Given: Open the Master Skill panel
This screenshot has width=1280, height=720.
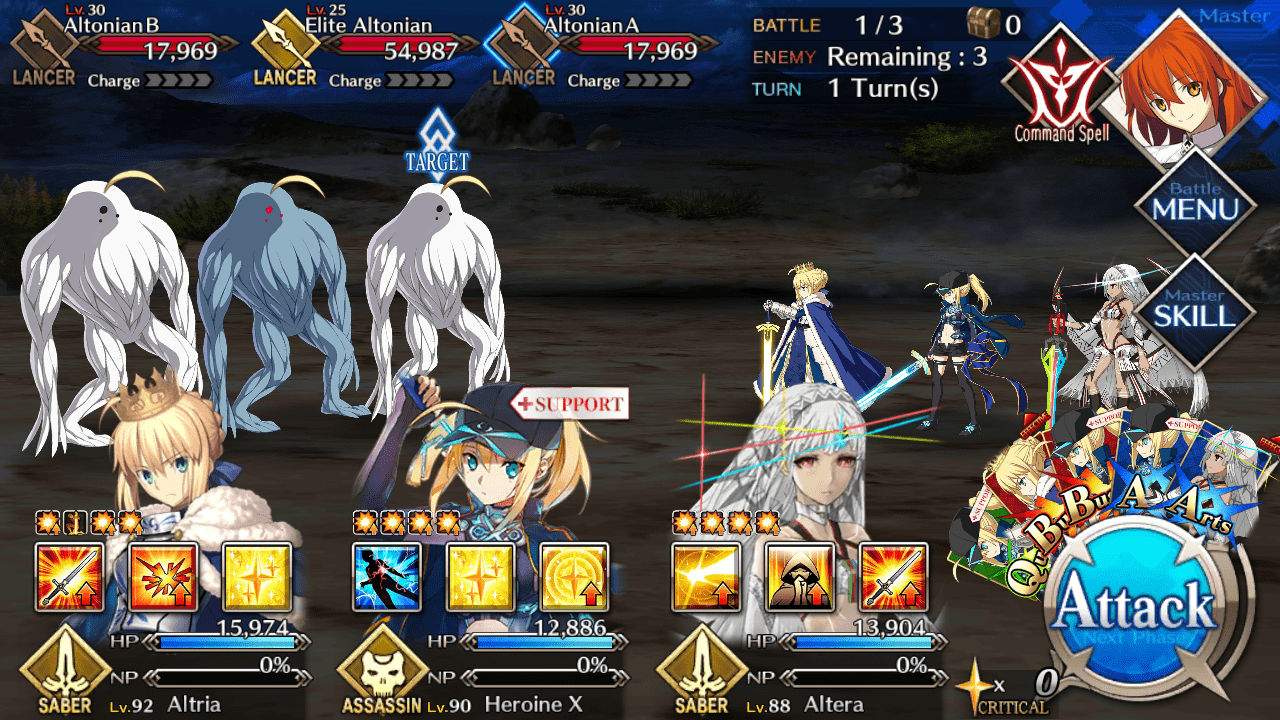Looking at the screenshot, I should point(1194,312).
